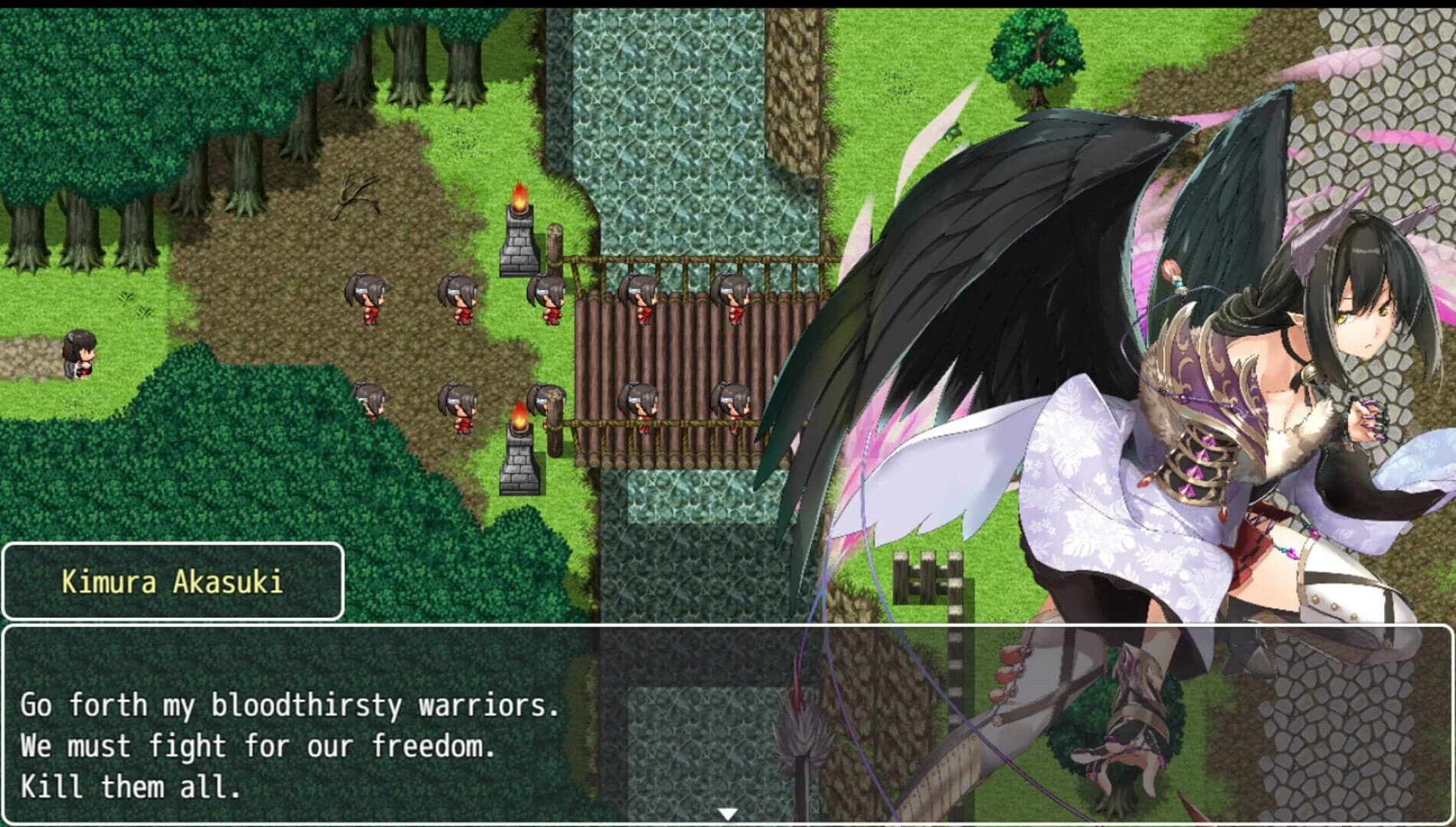
Task: Click the line reading Kill them all
Action: click(130, 786)
